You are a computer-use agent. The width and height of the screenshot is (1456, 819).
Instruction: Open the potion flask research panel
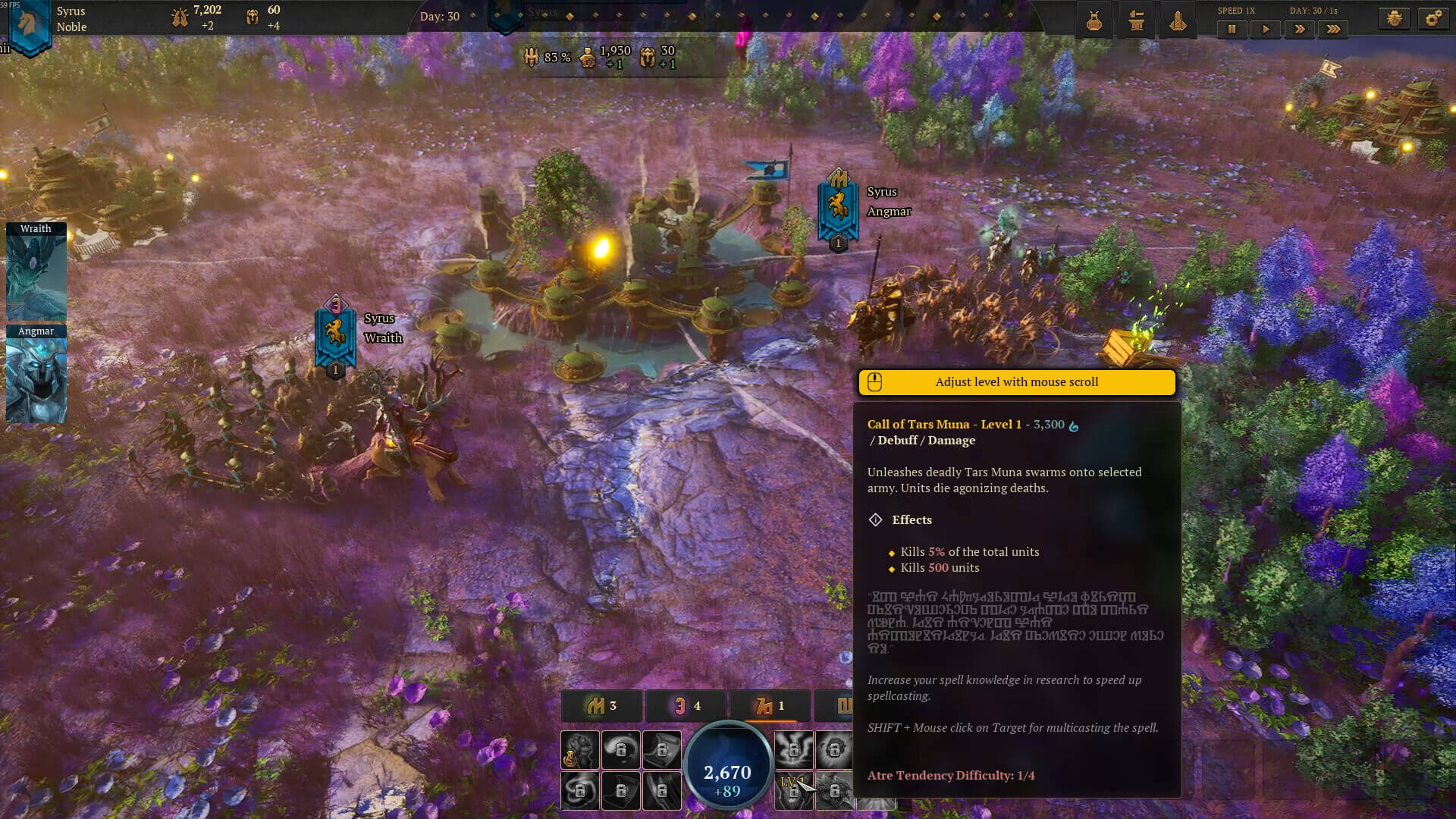(1094, 21)
